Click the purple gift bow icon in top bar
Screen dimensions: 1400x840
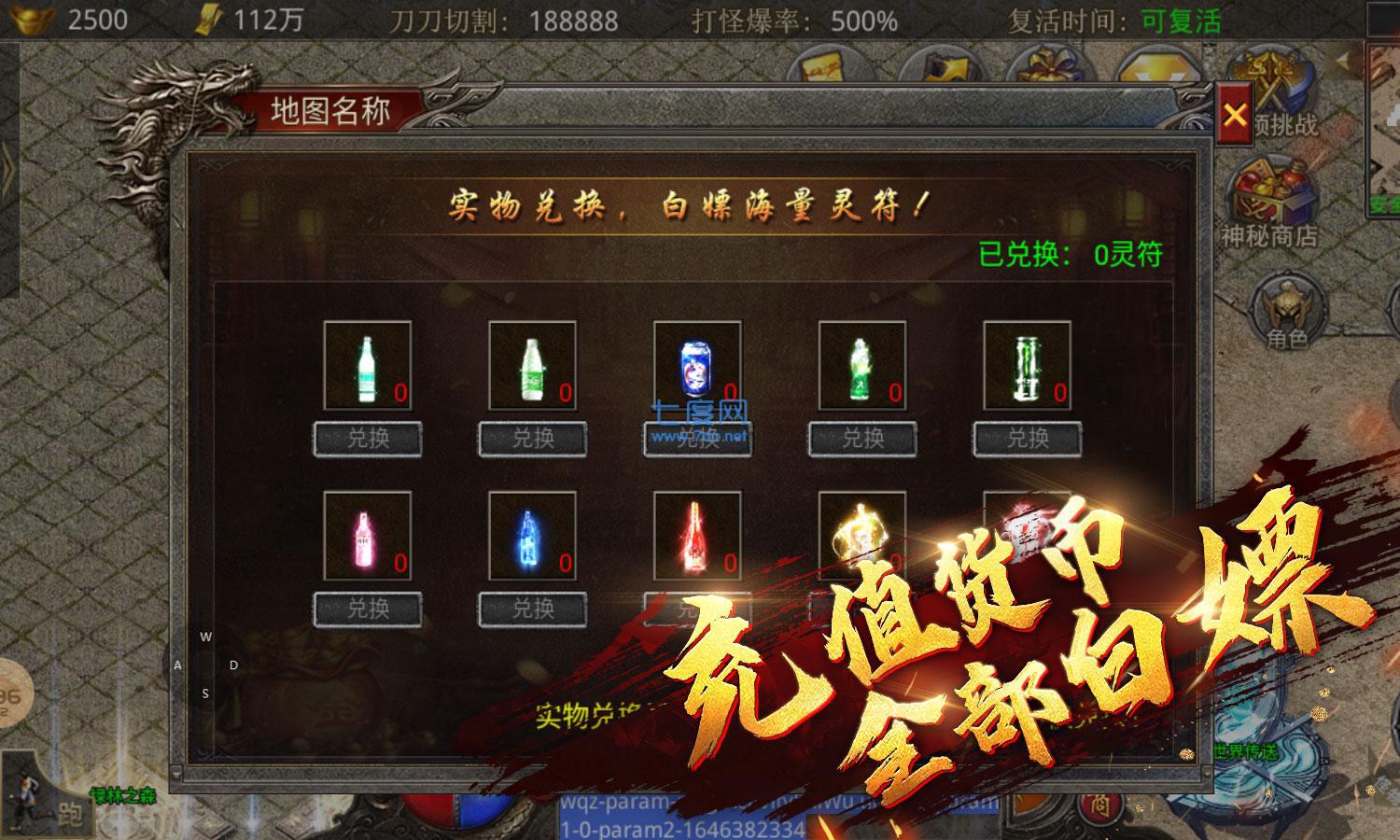pos(1048,65)
